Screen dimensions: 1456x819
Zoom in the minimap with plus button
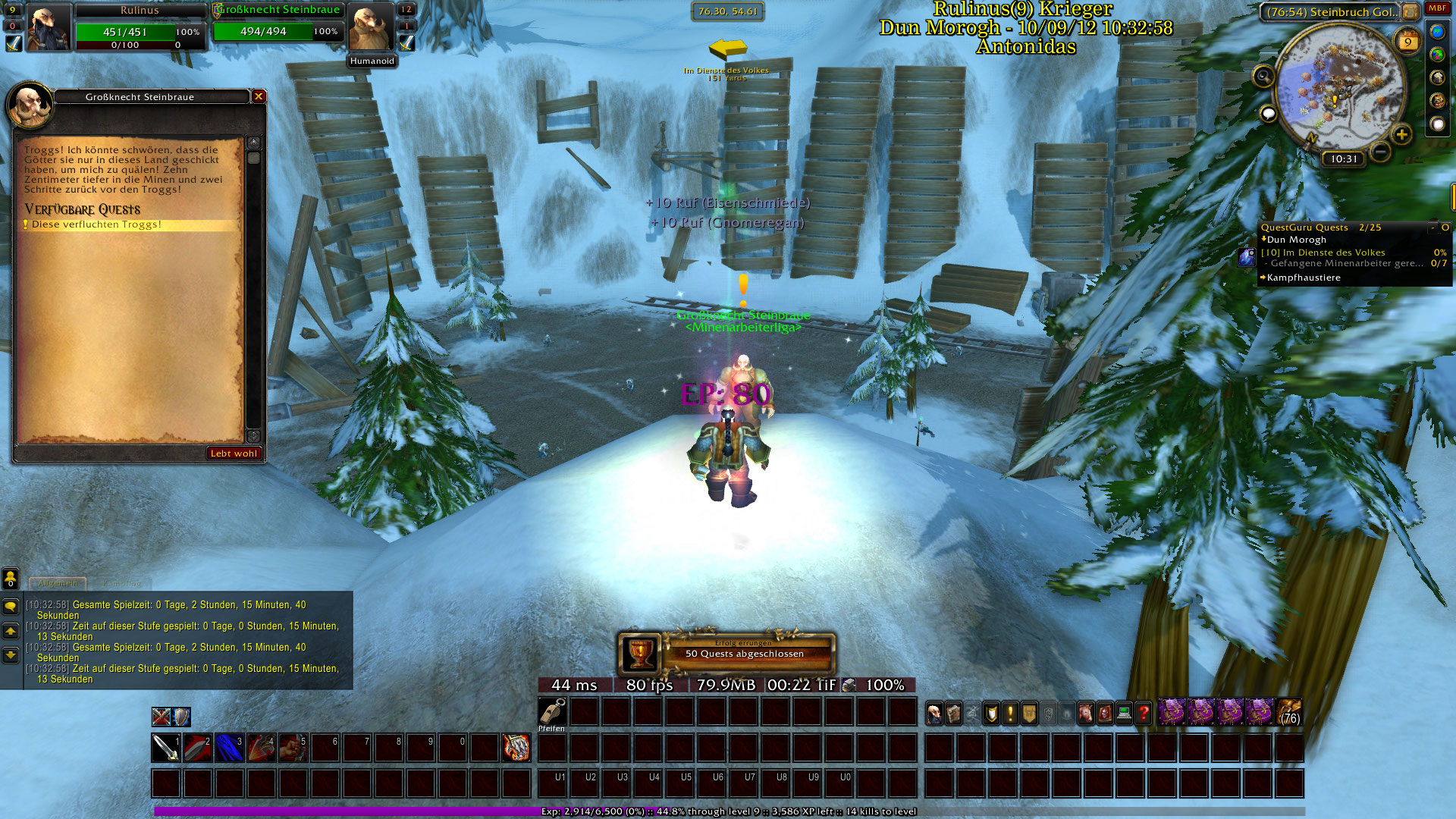pyautogui.click(x=1401, y=135)
